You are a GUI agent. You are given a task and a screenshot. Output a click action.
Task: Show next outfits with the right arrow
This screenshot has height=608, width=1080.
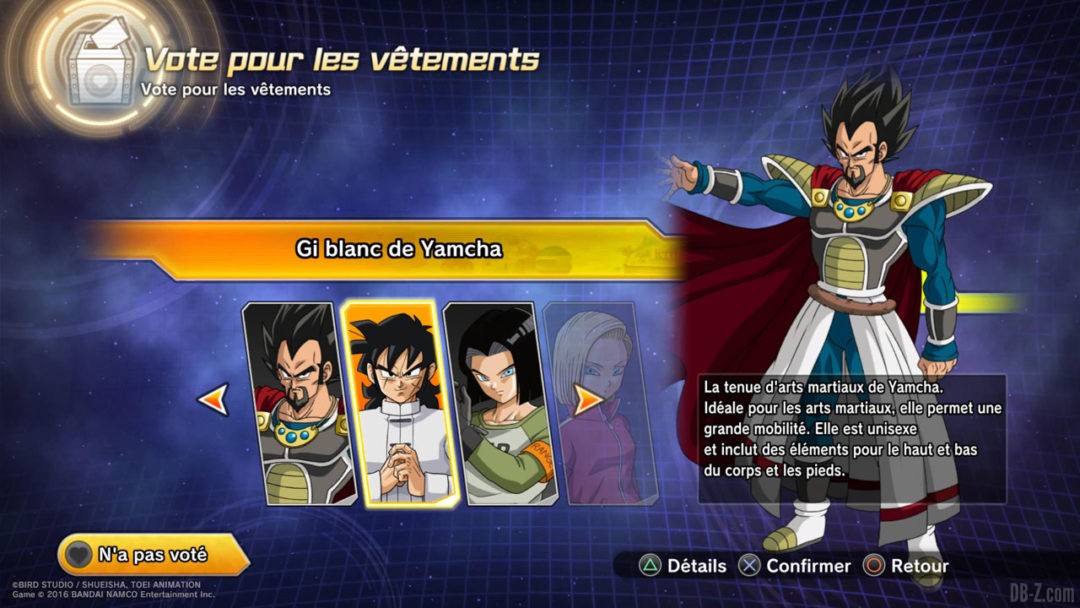pyautogui.click(x=588, y=400)
